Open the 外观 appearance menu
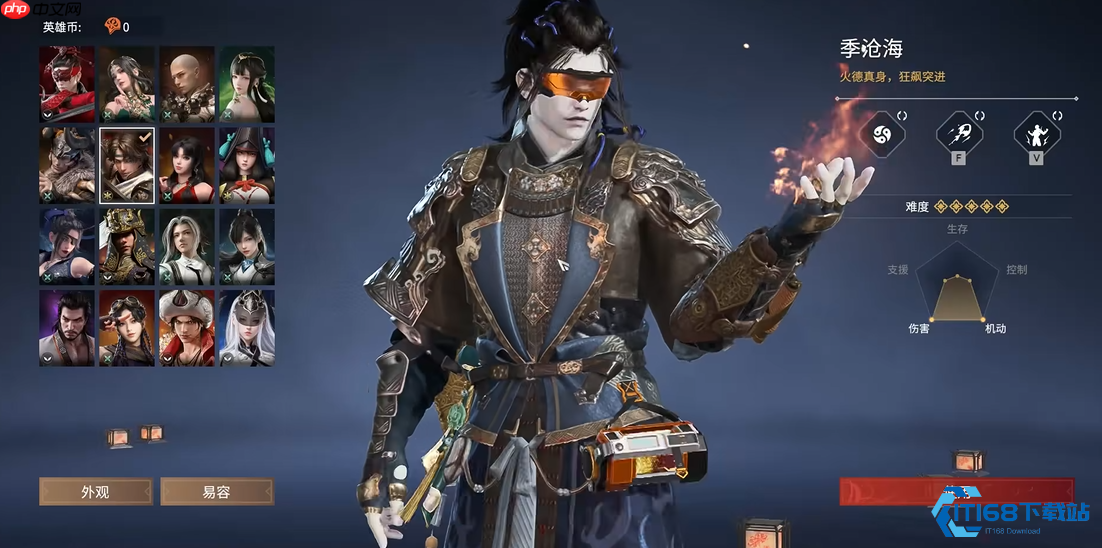The width and height of the screenshot is (1102, 548). 96,492
